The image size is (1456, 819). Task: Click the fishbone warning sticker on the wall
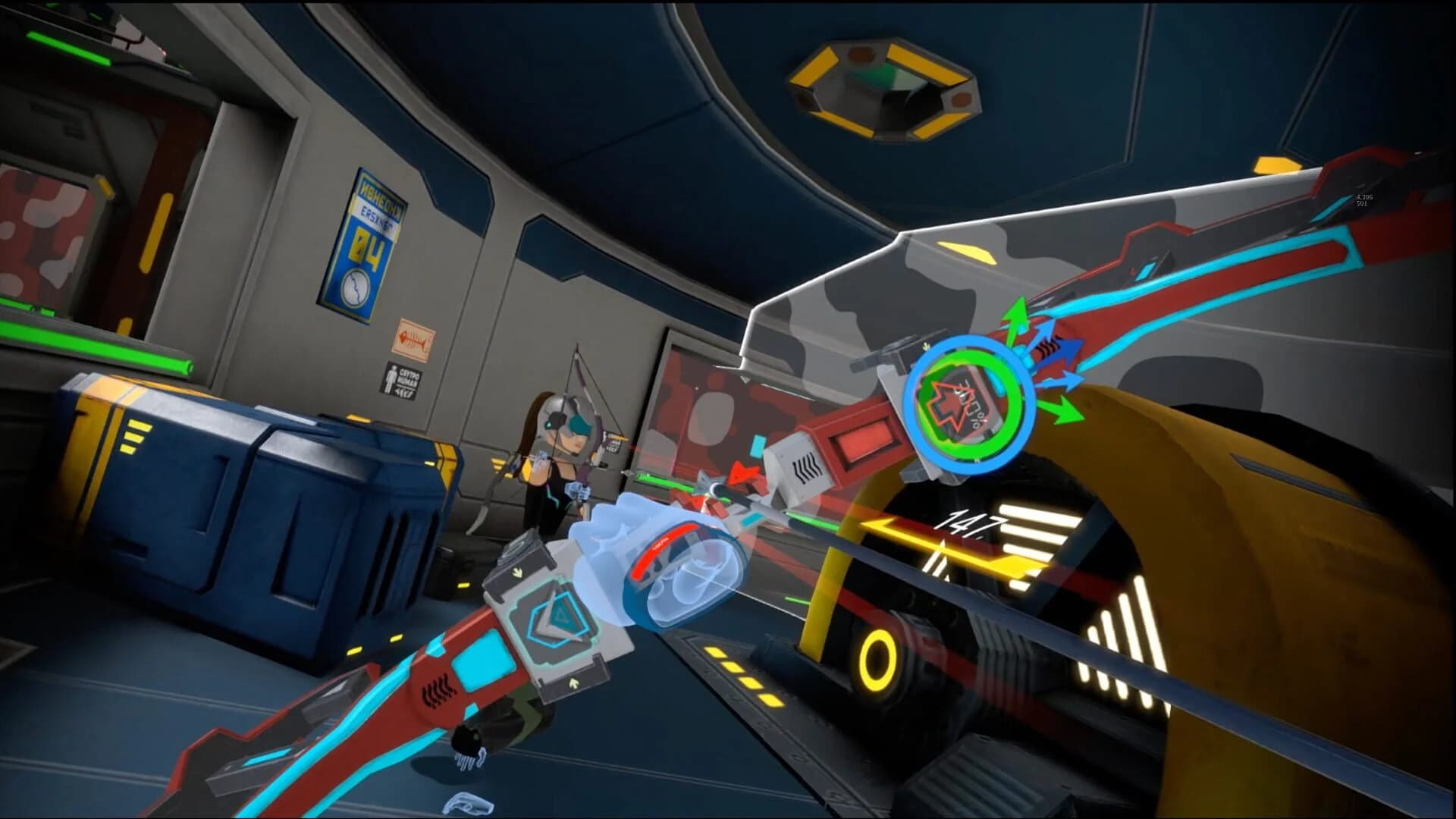click(413, 337)
